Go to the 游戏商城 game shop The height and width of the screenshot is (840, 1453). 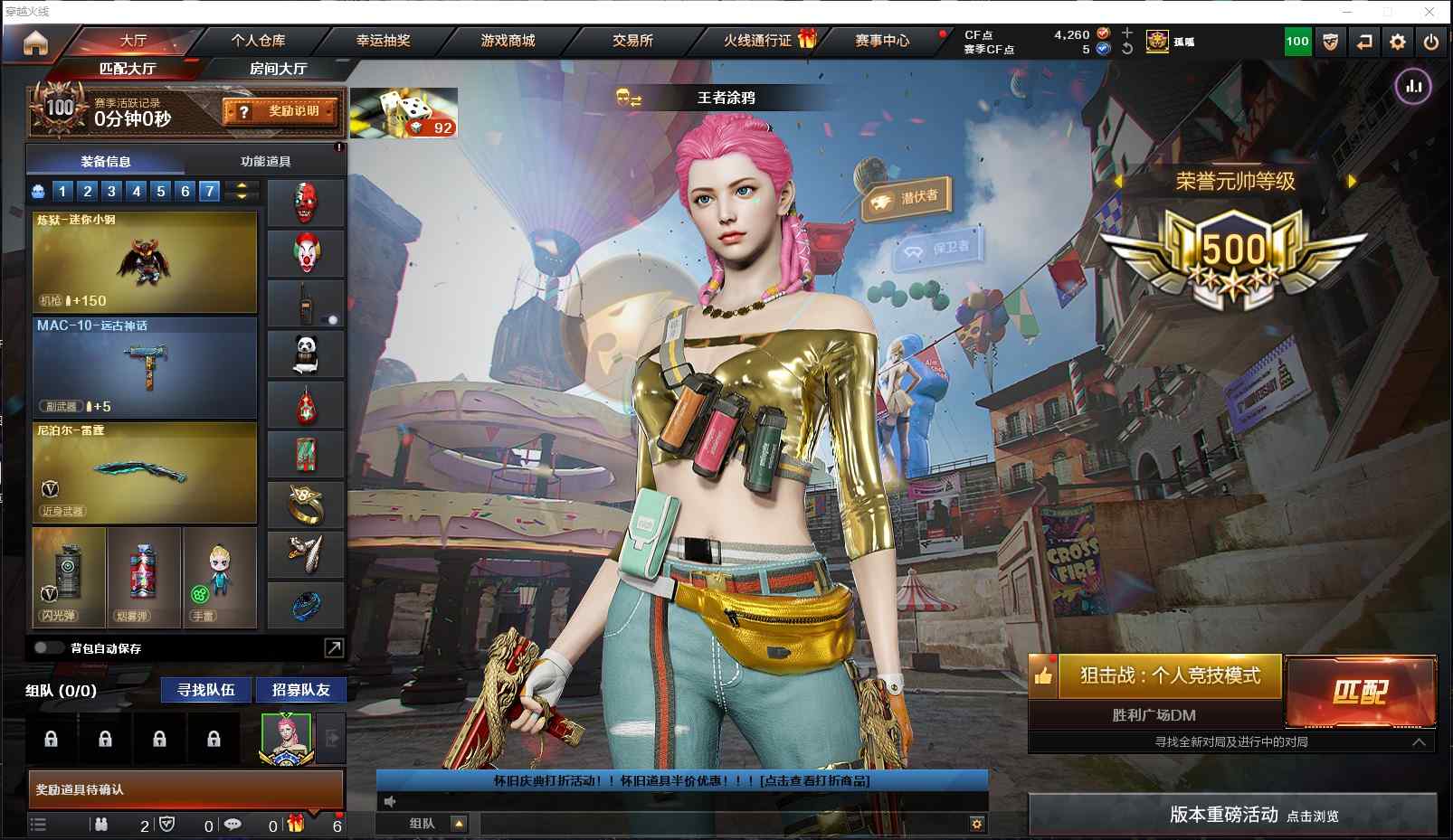(508, 41)
